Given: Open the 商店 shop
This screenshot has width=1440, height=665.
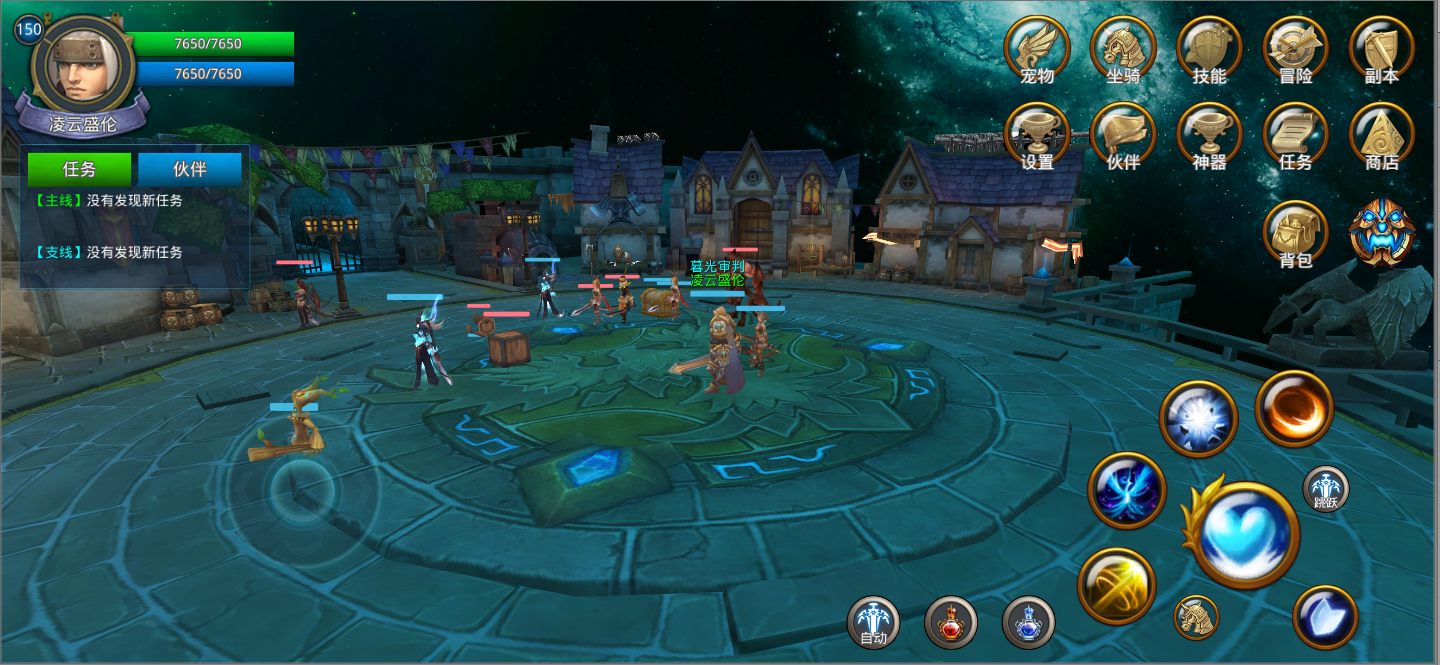Looking at the screenshot, I should (1381, 135).
